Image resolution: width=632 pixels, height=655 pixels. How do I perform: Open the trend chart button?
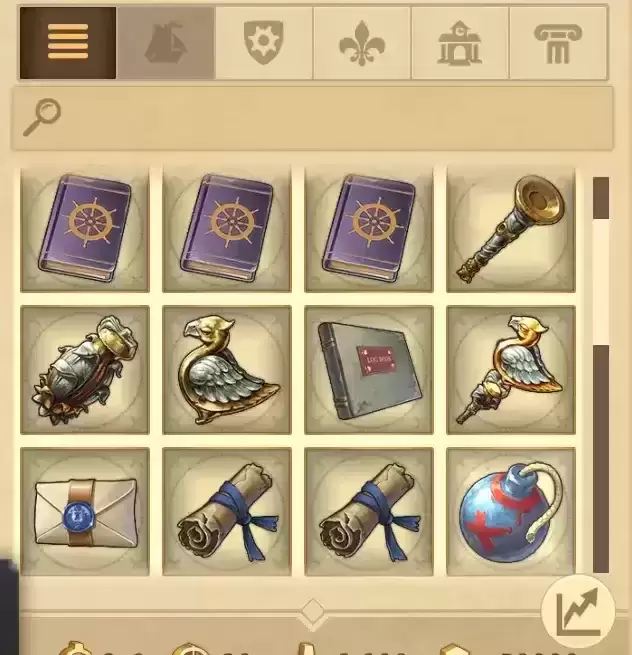click(578, 612)
